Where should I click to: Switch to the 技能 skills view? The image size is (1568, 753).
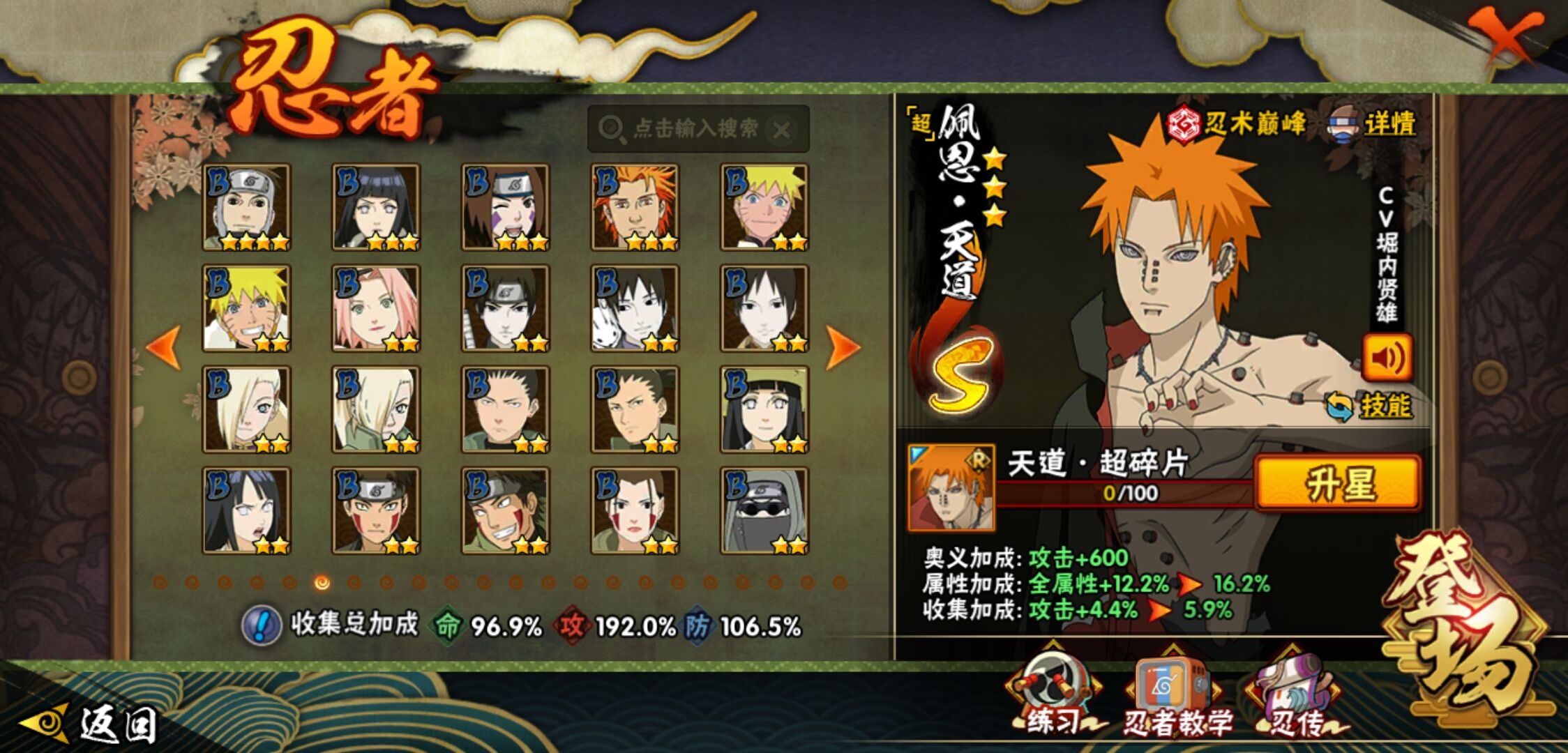(1370, 406)
